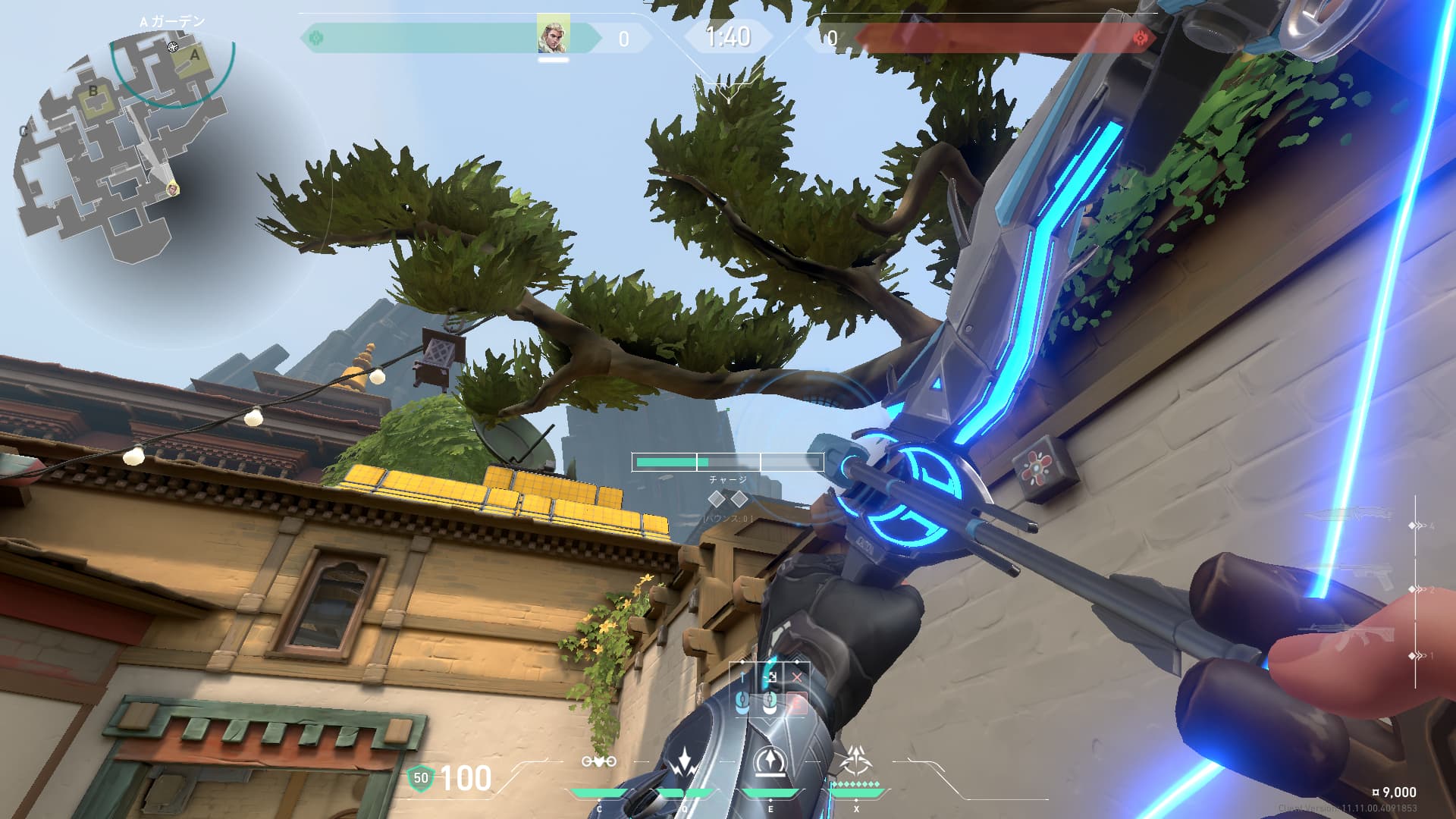Click the A site marker on minimap

(195, 55)
